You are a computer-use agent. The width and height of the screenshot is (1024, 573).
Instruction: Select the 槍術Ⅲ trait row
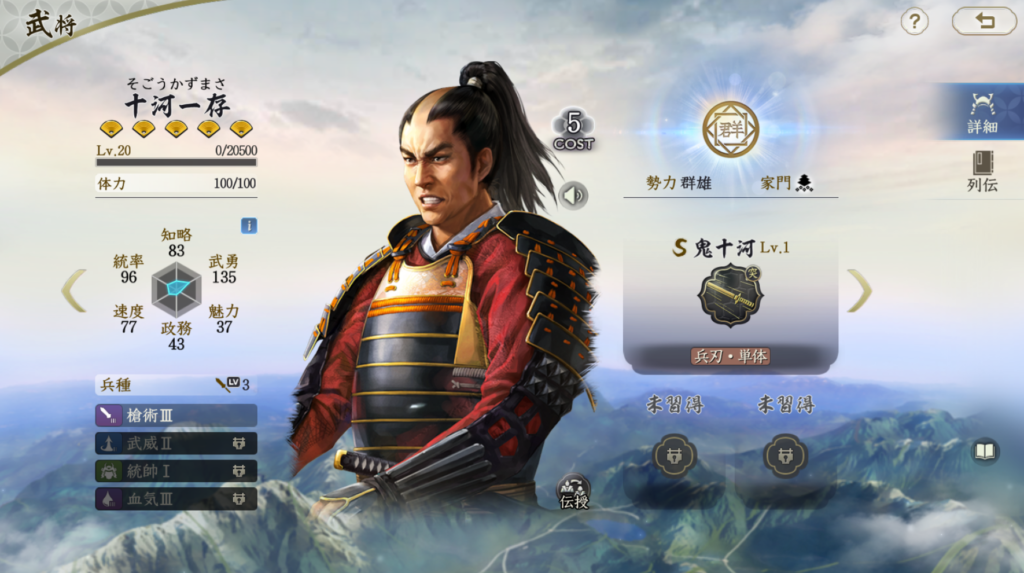point(176,415)
